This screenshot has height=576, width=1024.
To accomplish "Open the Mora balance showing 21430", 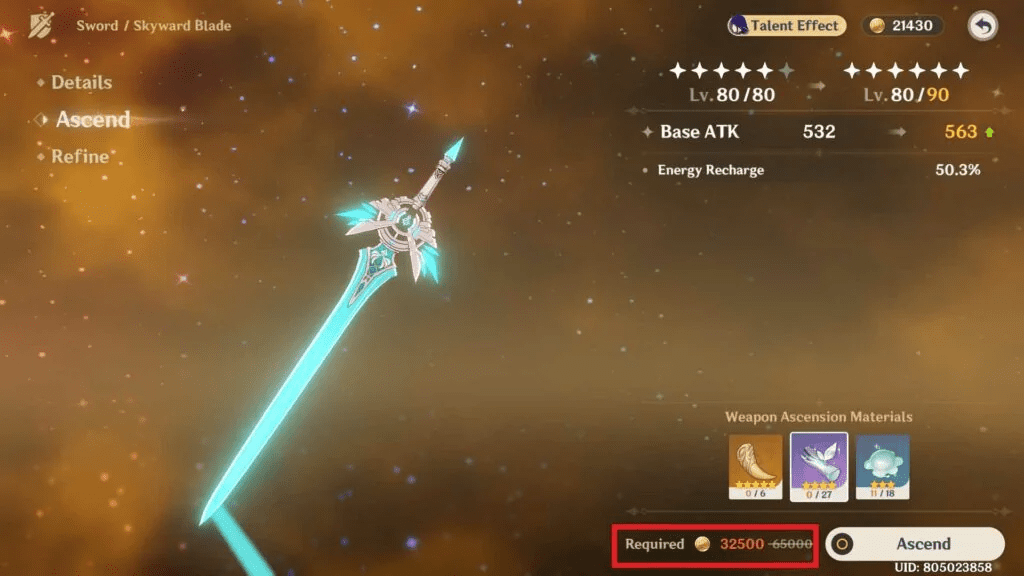I will [901, 26].
